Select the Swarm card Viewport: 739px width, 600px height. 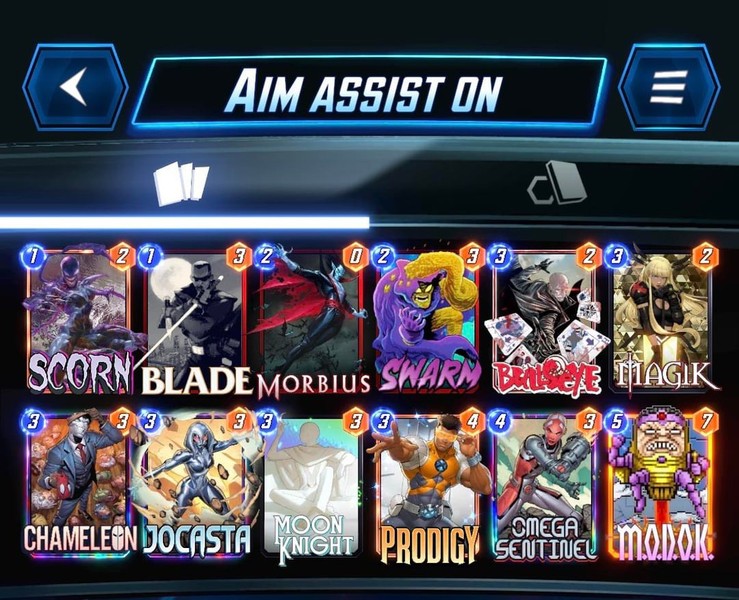[x=428, y=320]
